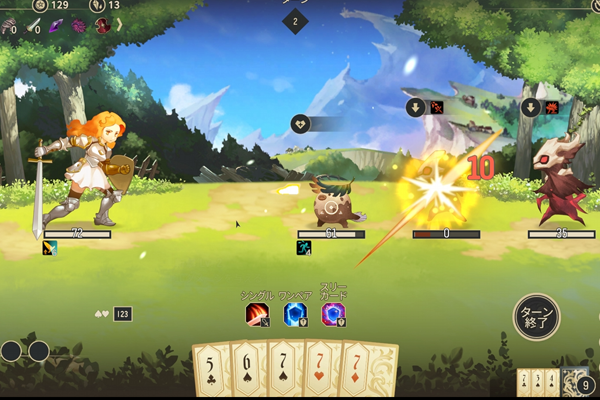Inspect the hero's sword buff status icon
Screen dimensions: 600x400
point(49,248)
